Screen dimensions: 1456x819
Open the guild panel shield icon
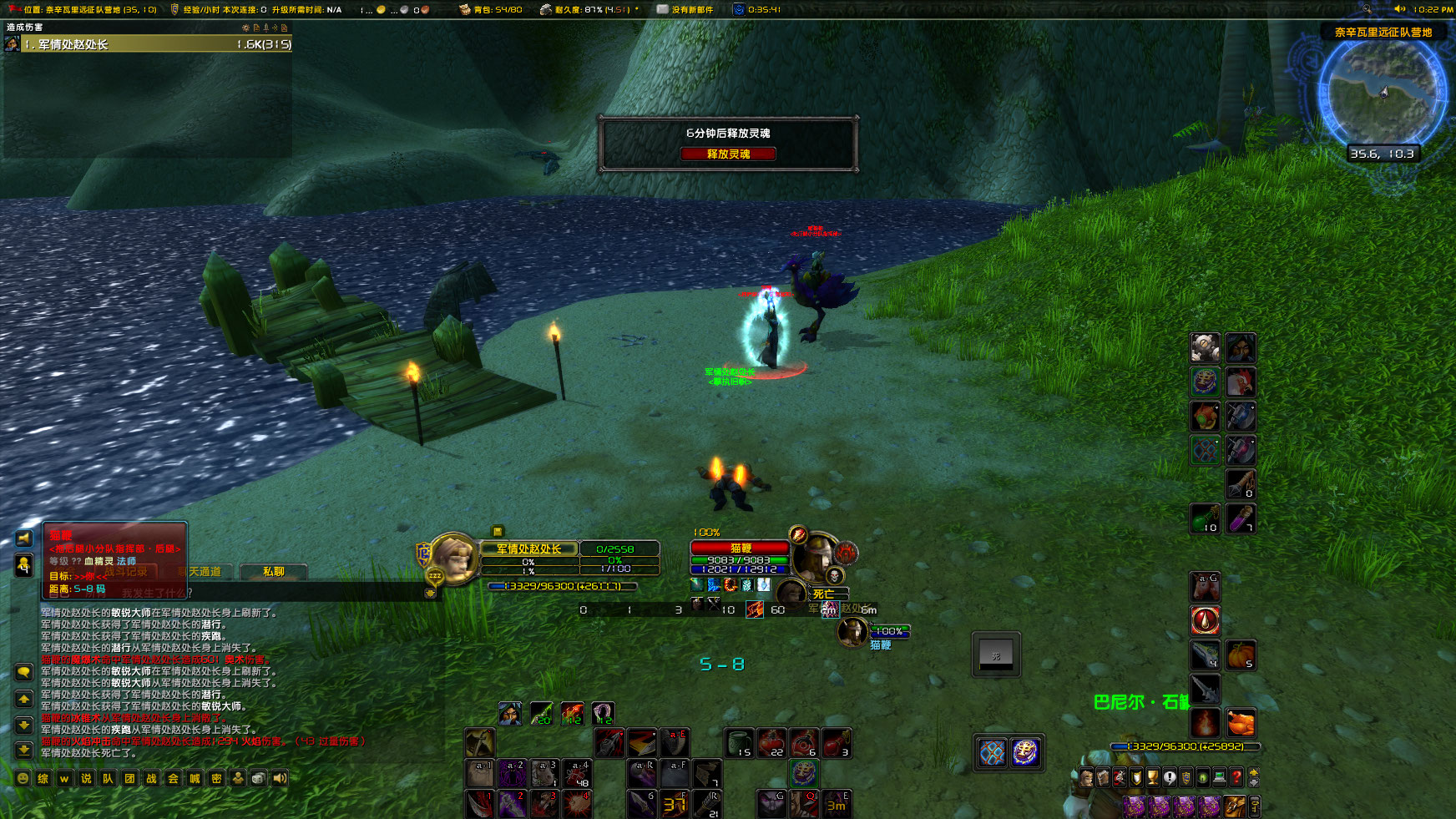(1186, 777)
